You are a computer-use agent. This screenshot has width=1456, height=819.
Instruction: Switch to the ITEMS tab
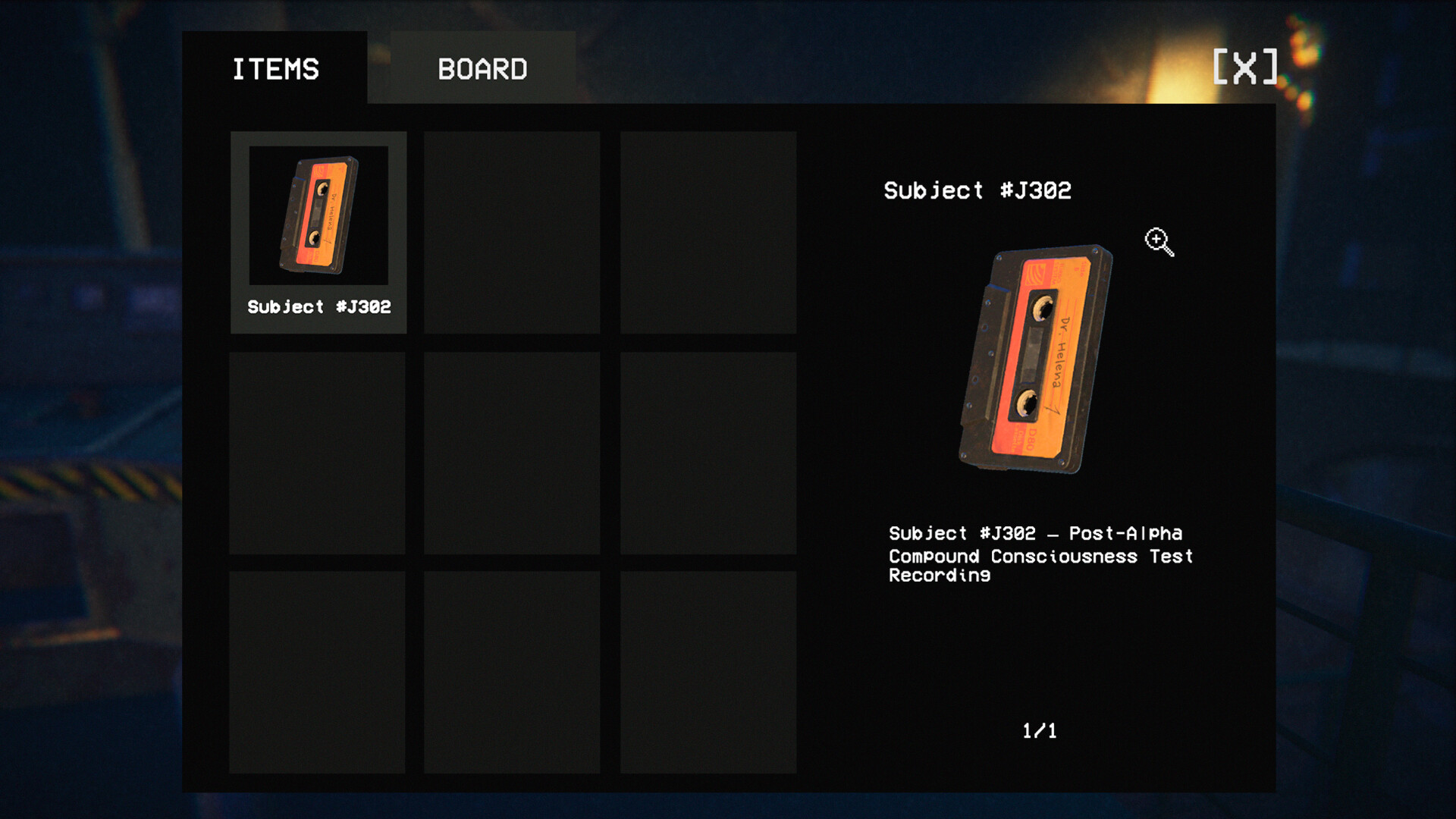tap(275, 68)
